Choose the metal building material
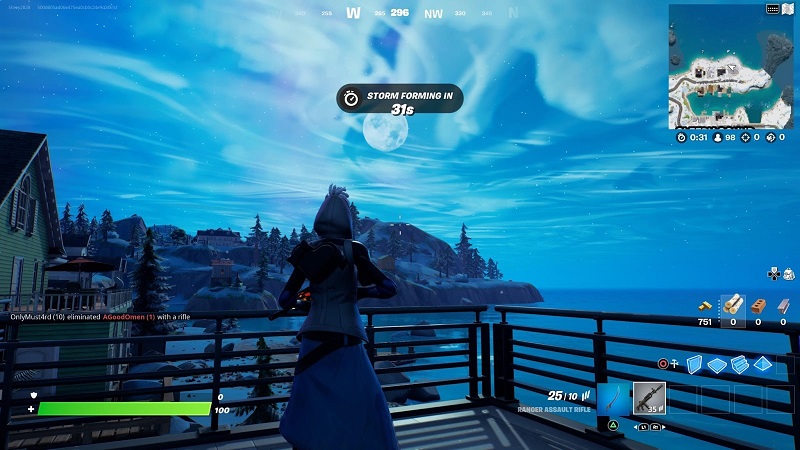 783,303
